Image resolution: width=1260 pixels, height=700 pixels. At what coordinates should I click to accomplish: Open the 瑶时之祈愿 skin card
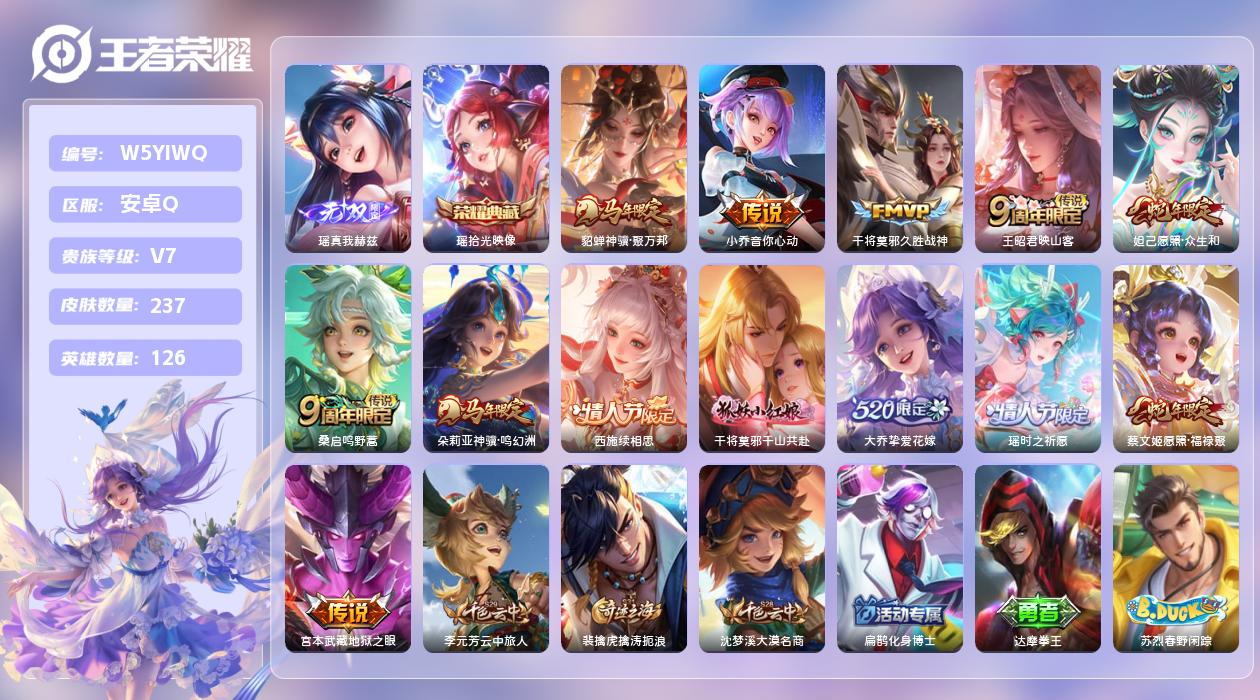click(1038, 358)
